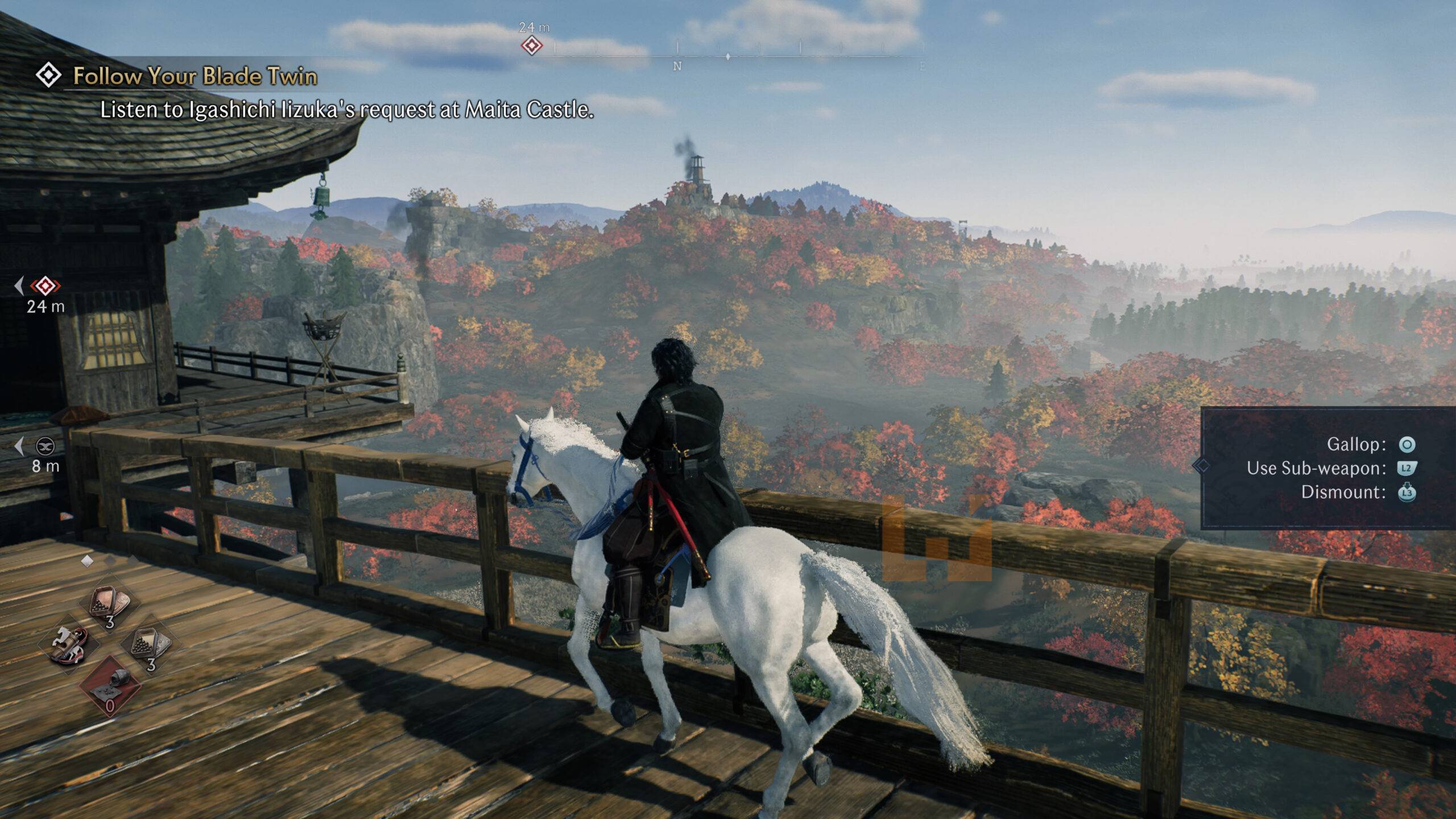Viewport: 1456px width, 819px height.
Task: Select the compass bar's north indicator
Action: tap(677, 66)
